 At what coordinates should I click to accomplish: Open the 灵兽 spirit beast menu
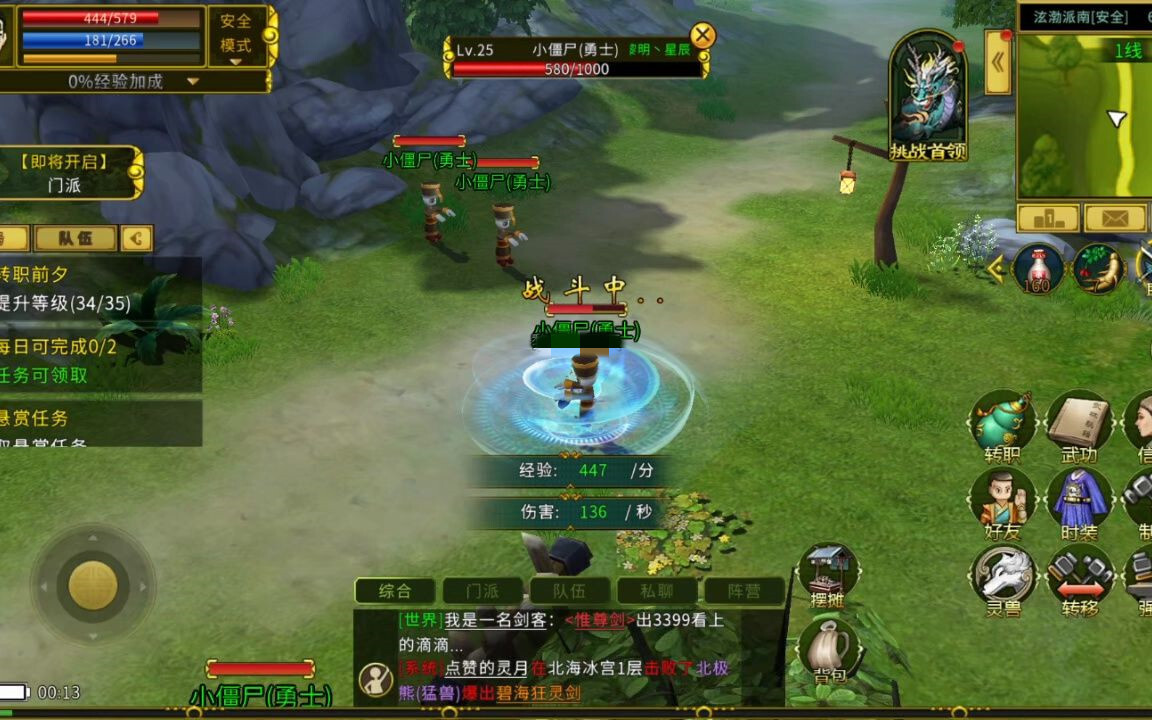(x=1002, y=580)
